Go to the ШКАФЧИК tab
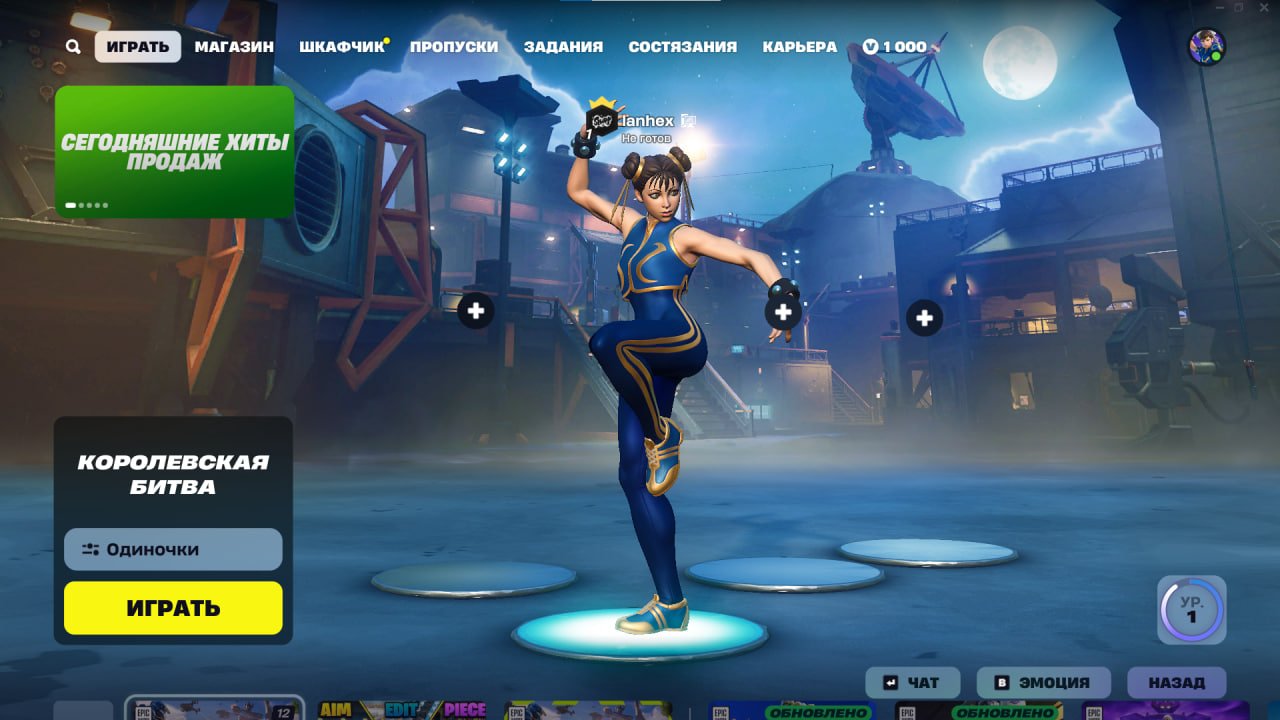 (342, 46)
